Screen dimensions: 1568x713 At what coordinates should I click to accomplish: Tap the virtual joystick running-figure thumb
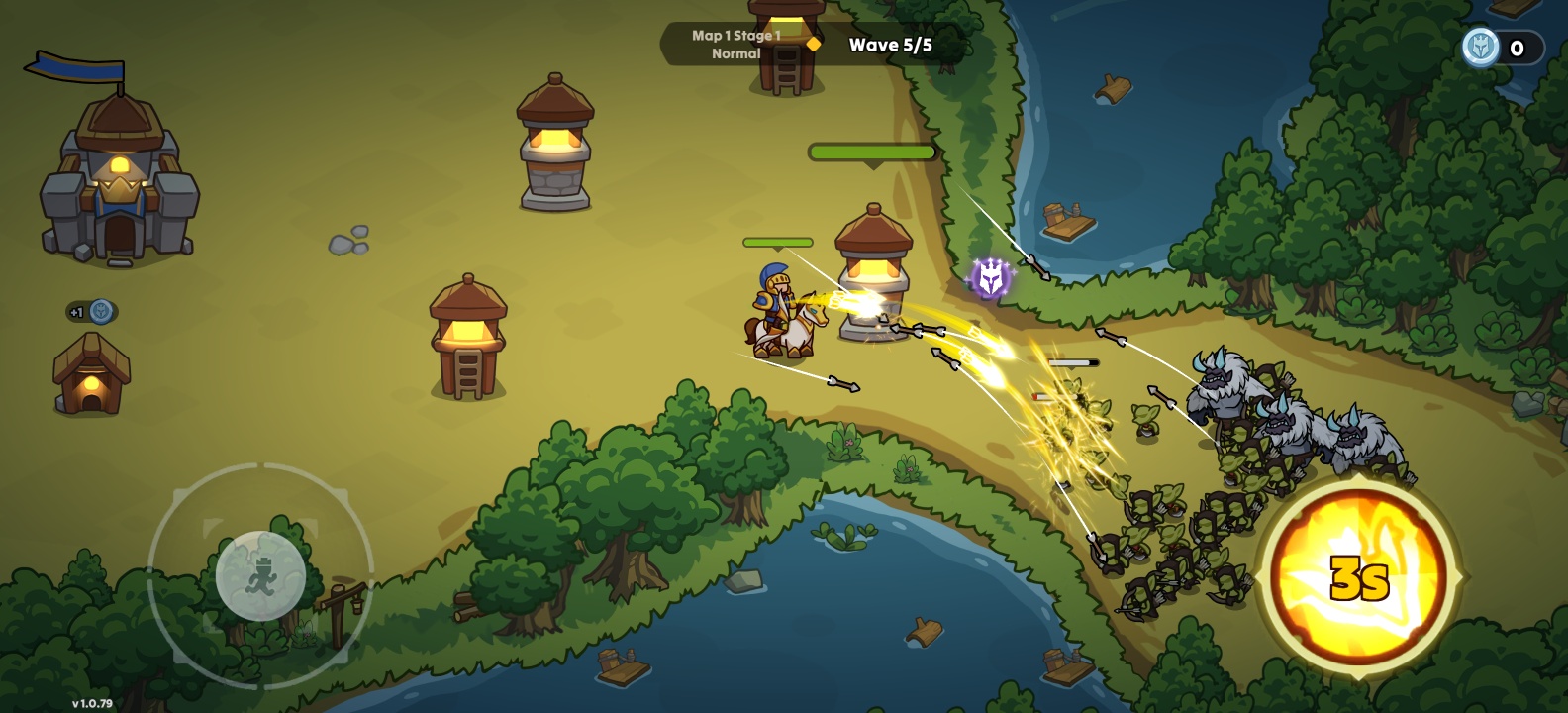click(x=260, y=575)
